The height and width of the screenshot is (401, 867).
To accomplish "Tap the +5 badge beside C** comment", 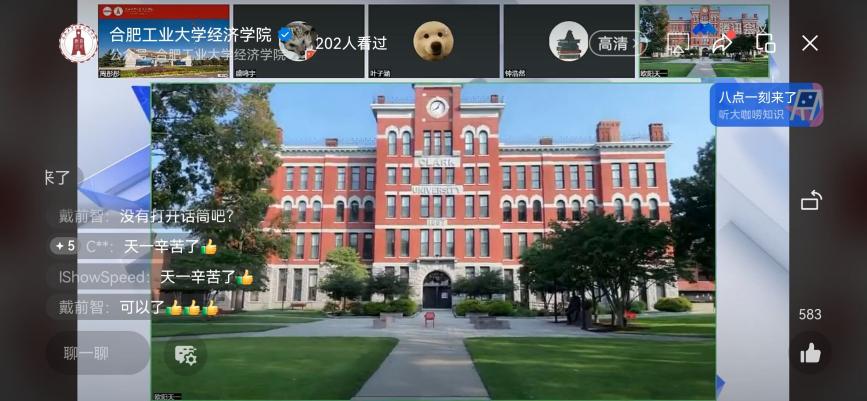I will click(65, 246).
